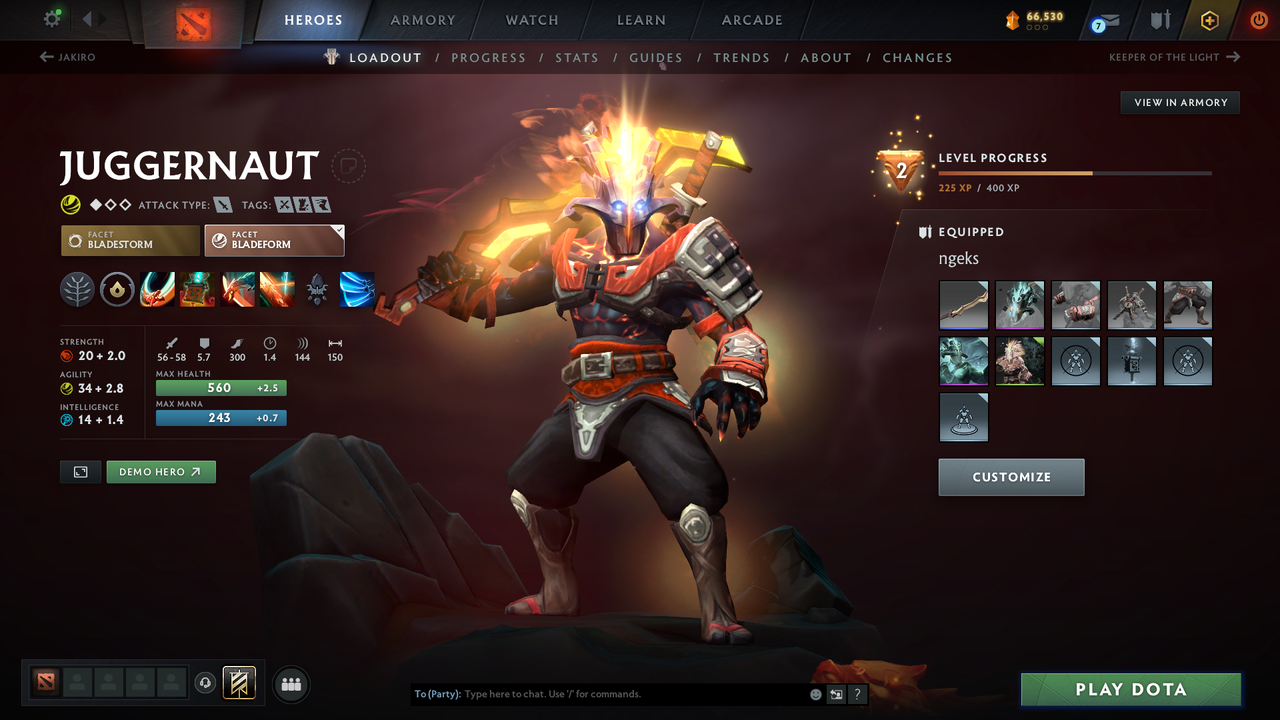Open the mail envelope with 7 notifications
The width and height of the screenshot is (1280, 720).
pos(1104,20)
